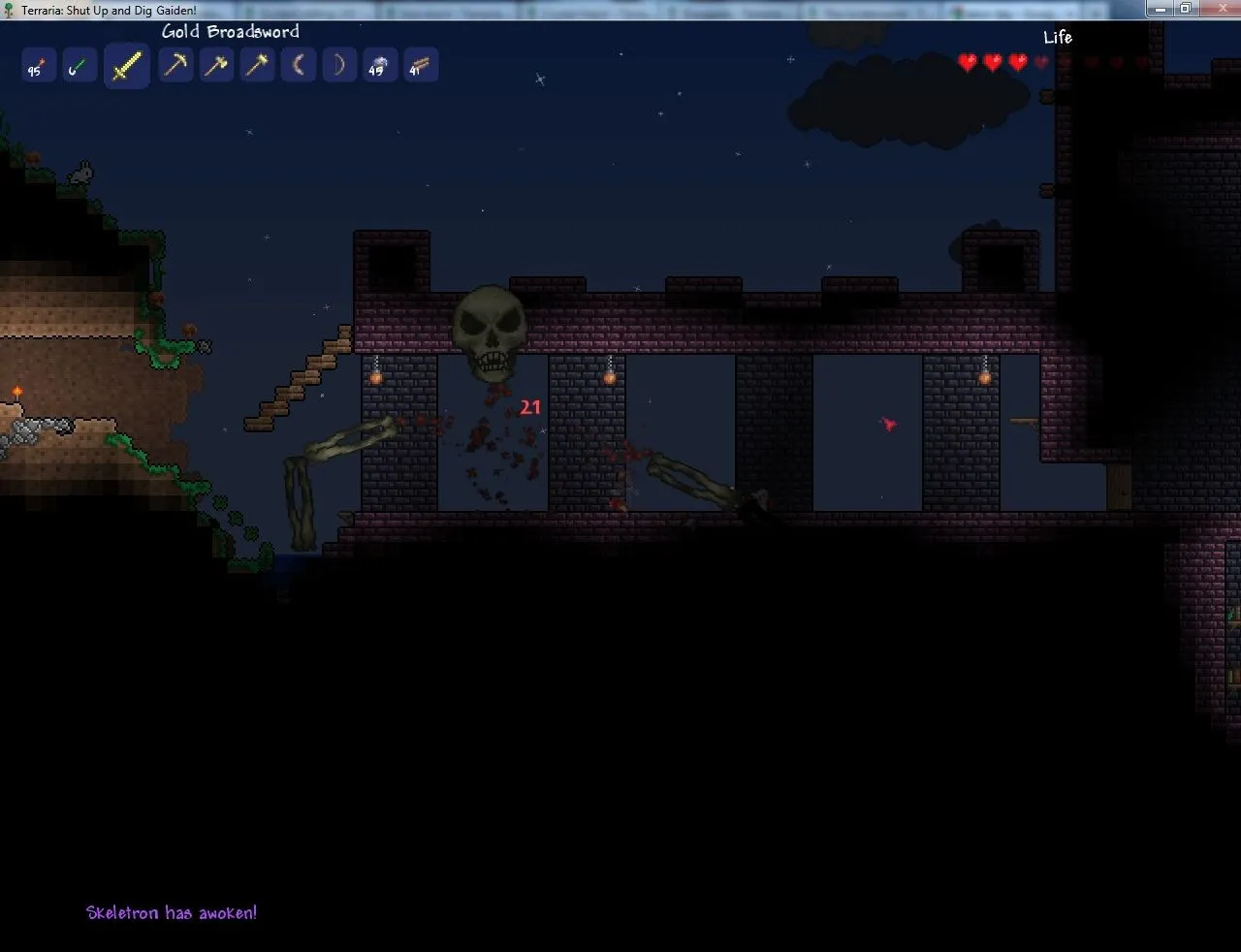Viewport: 1241px width, 952px height.
Task: Switch to the bow hotbar slot
Action: coord(339,66)
